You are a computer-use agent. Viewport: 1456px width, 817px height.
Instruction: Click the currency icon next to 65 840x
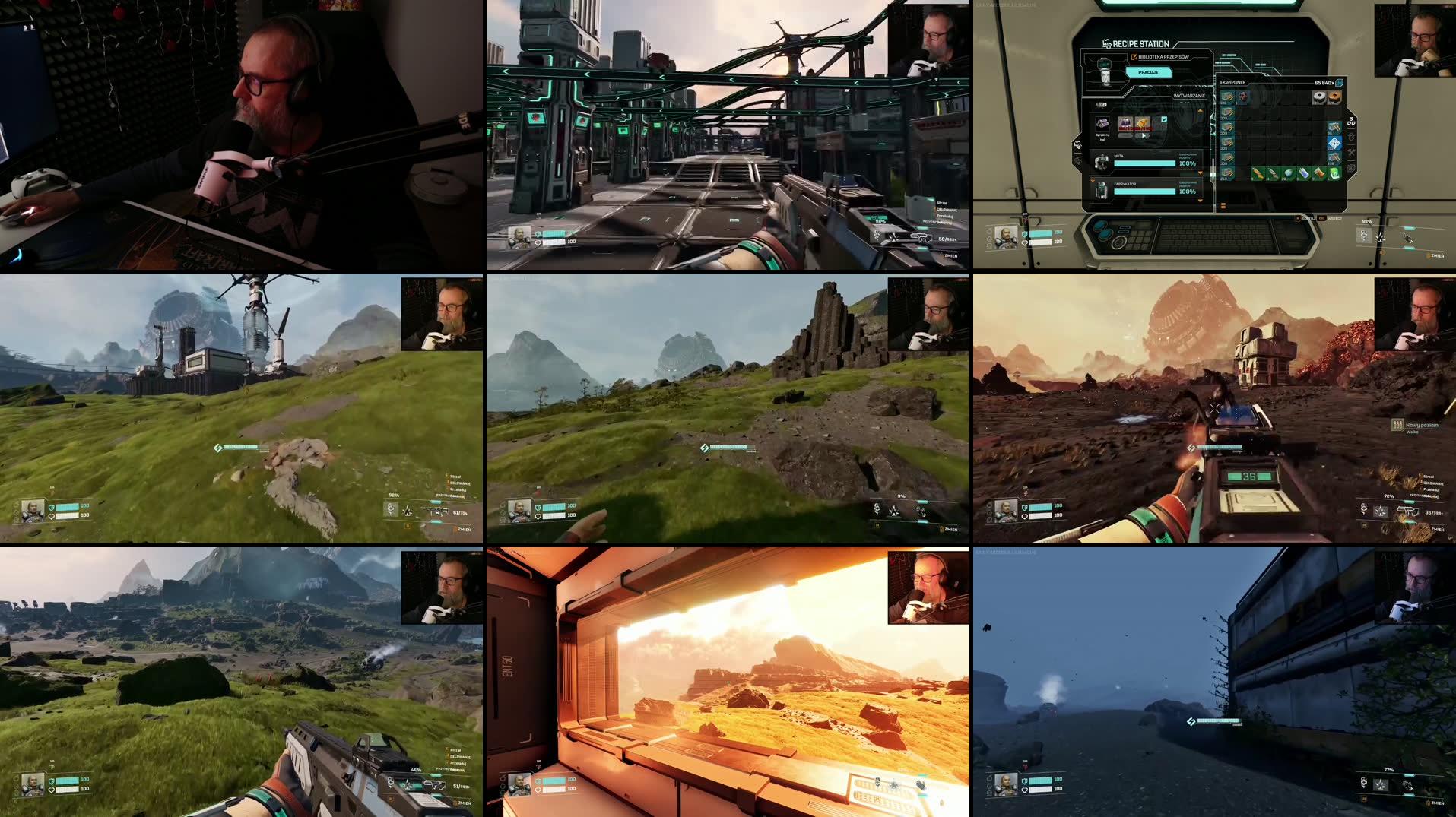tap(1340, 84)
